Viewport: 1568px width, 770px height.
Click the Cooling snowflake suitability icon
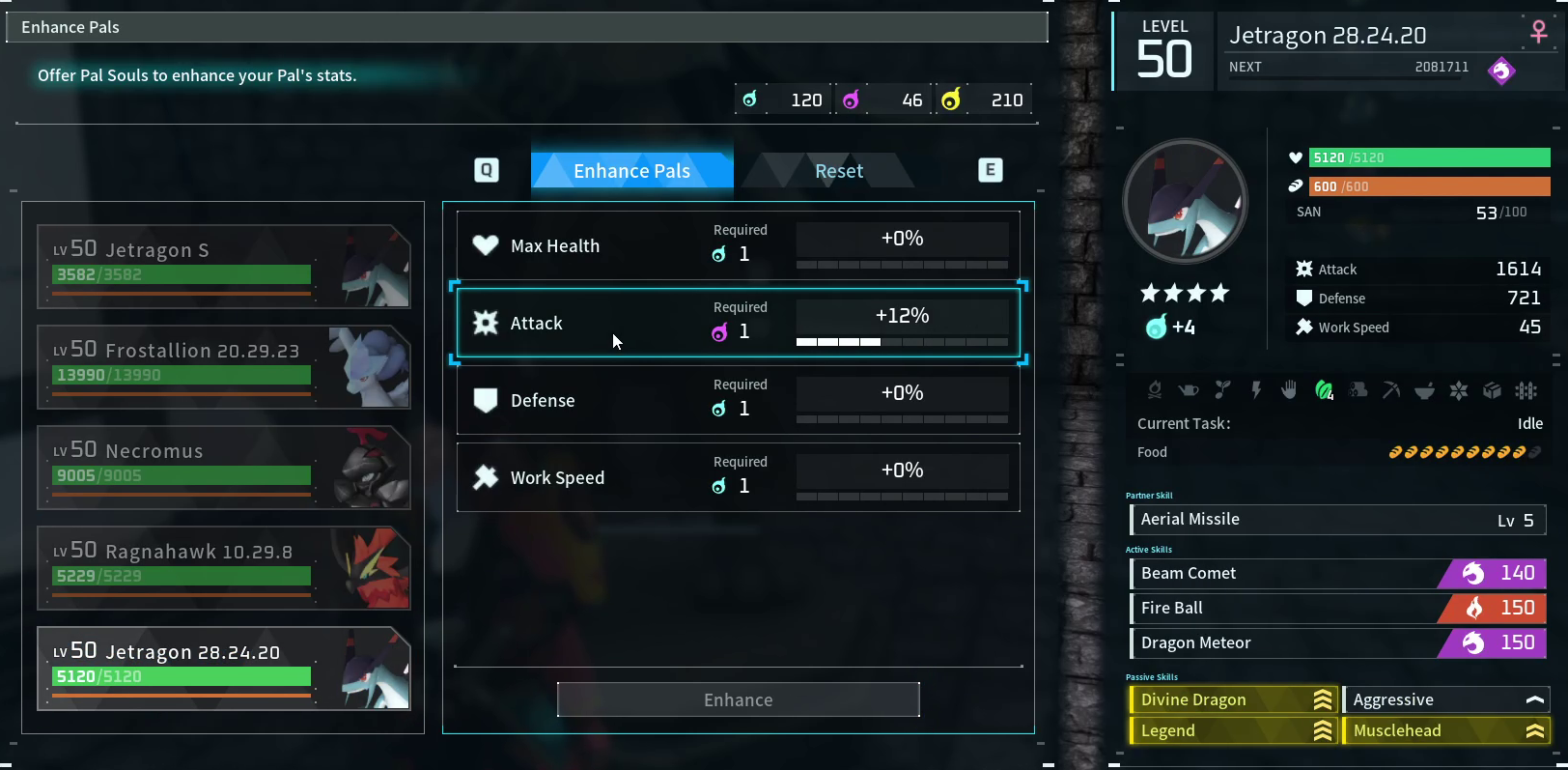[1460, 390]
